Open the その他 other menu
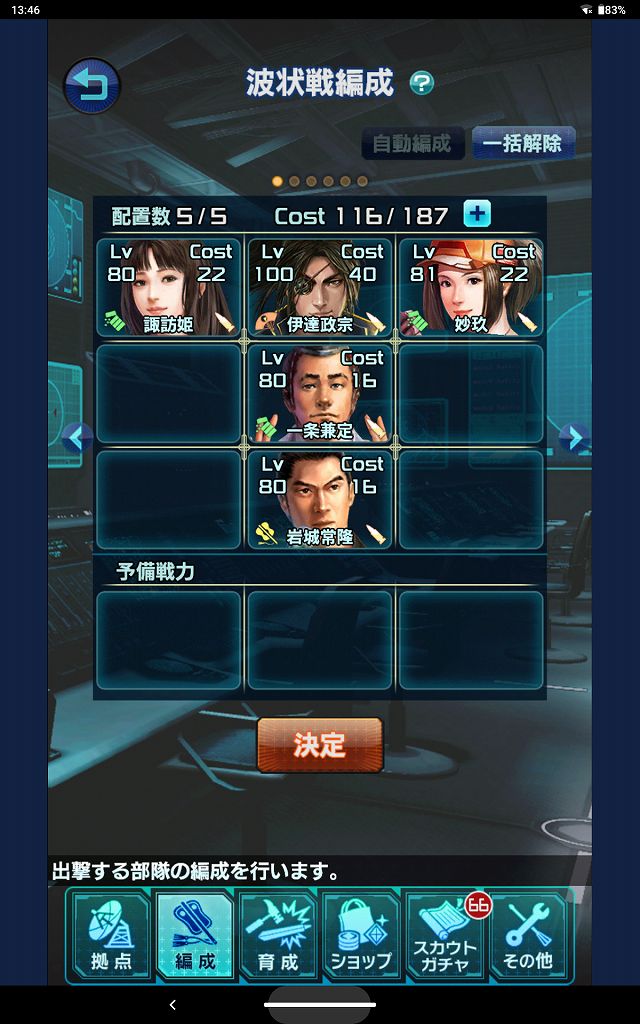Viewport: 640px width, 1024px height. tap(529, 937)
